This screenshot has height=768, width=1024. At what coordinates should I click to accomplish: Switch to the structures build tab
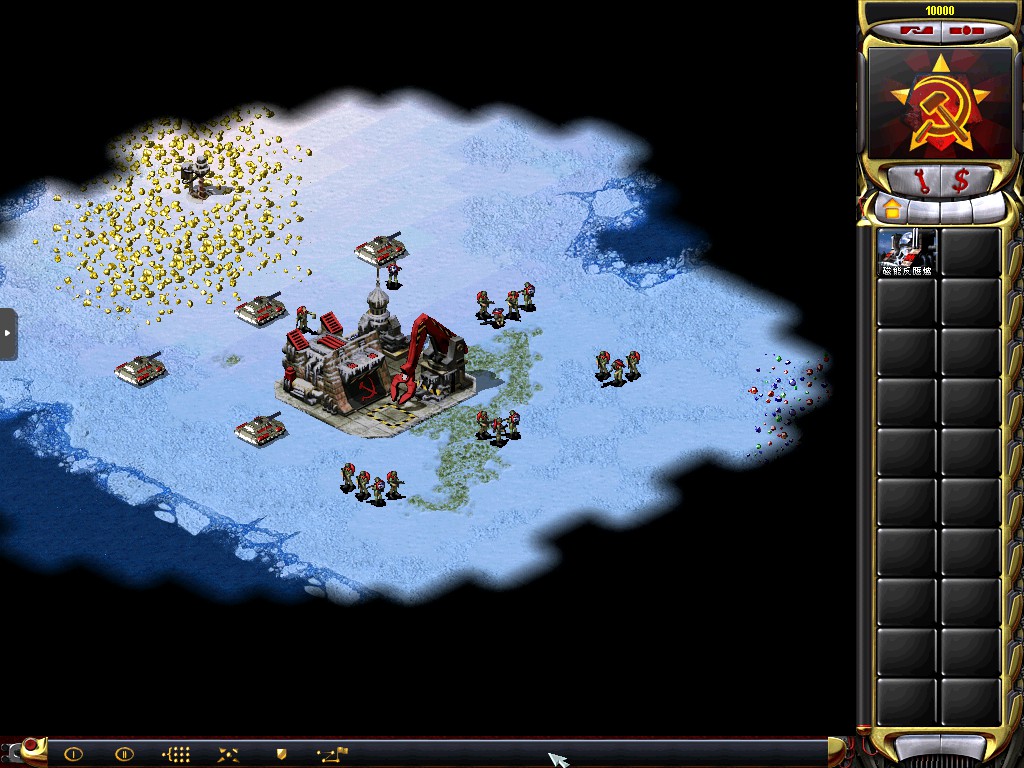point(891,209)
